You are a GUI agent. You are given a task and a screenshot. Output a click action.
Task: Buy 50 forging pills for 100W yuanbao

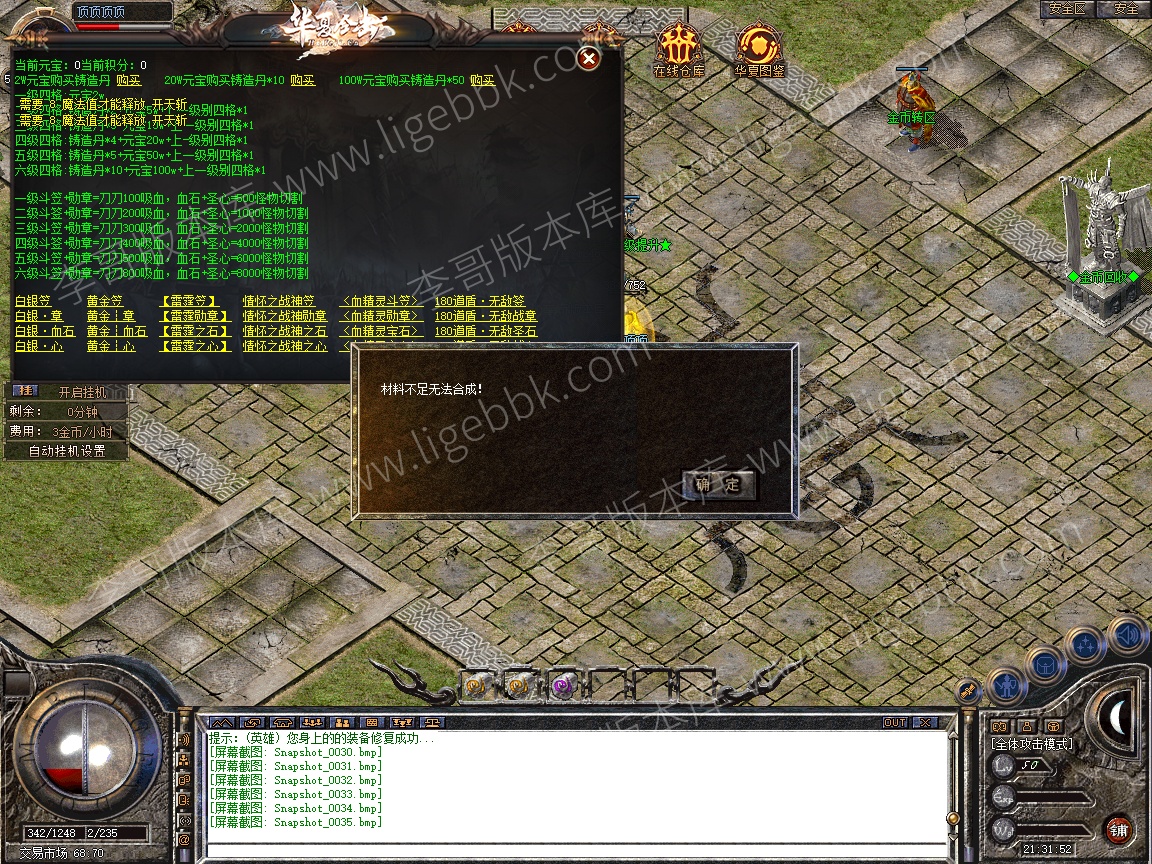[x=482, y=80]
